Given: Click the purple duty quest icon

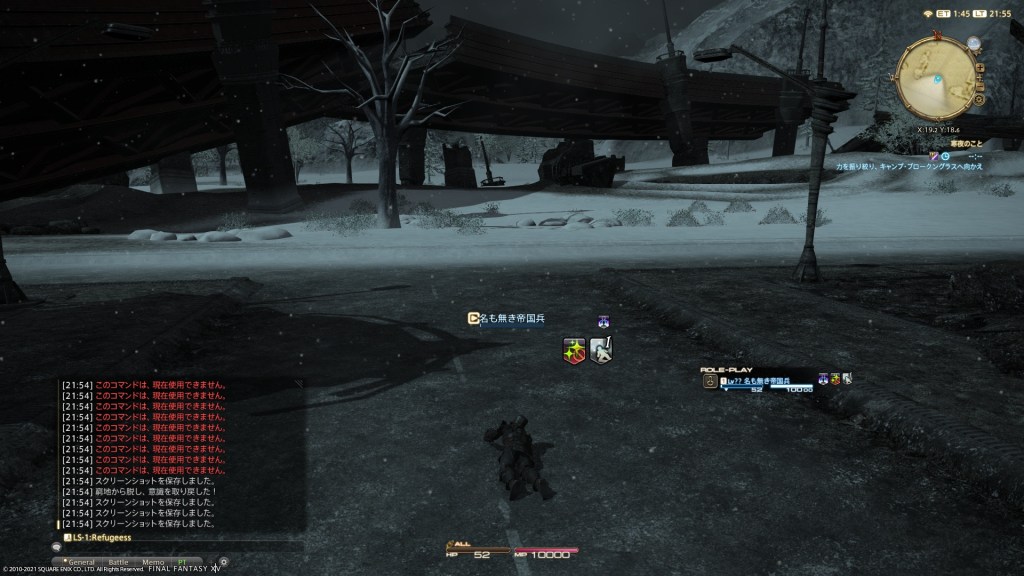Looking at the screenshot, I should click(934, 157).
